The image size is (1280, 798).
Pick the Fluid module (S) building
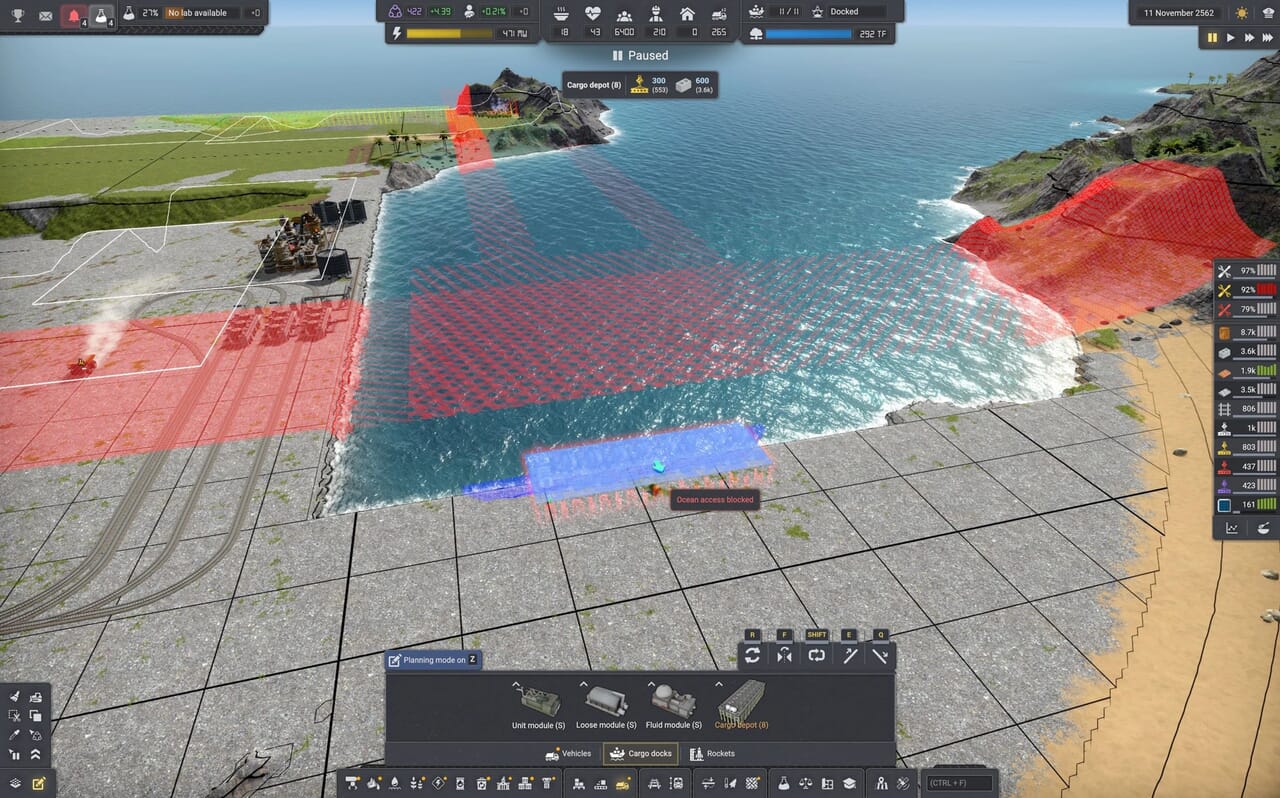point(673,702)
